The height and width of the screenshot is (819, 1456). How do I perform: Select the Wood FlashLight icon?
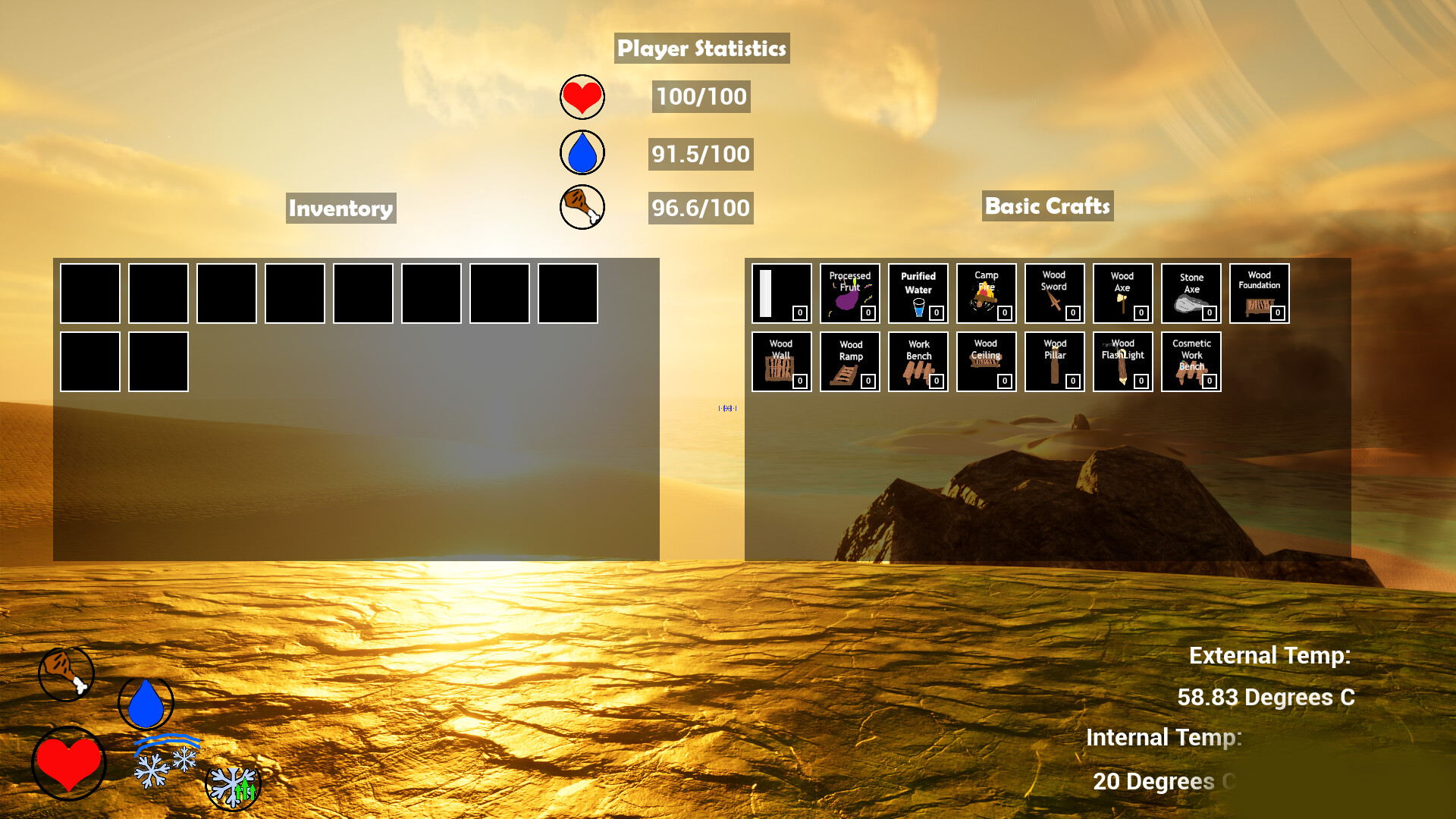click(x=1122, y=362)
